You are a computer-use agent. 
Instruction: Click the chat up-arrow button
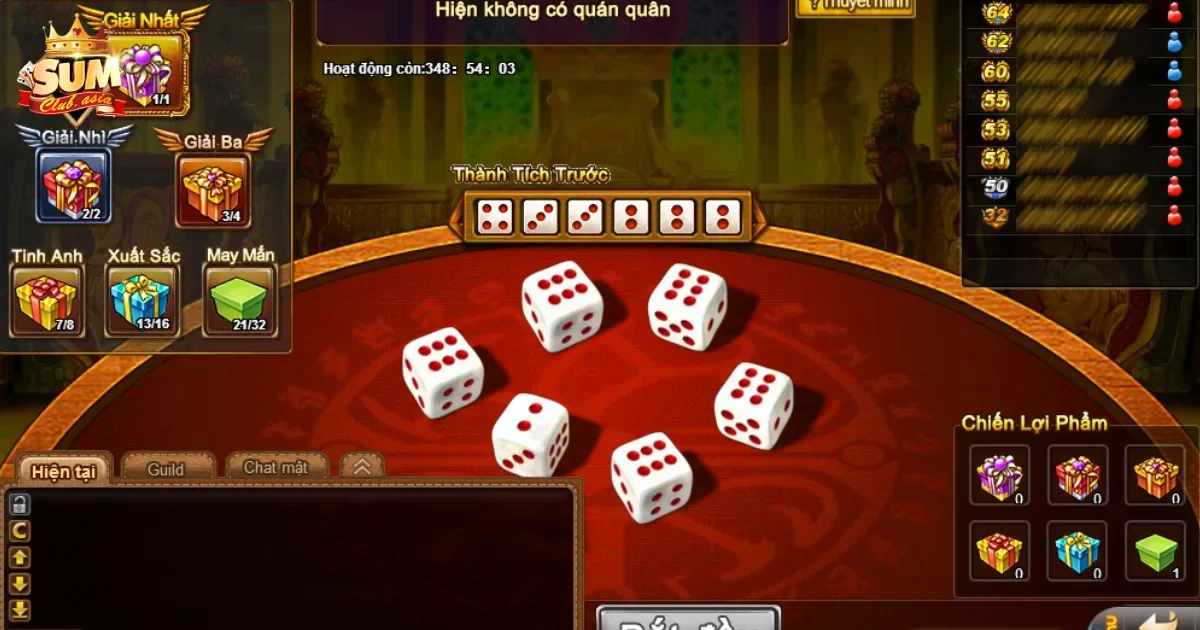click(20, 558)
